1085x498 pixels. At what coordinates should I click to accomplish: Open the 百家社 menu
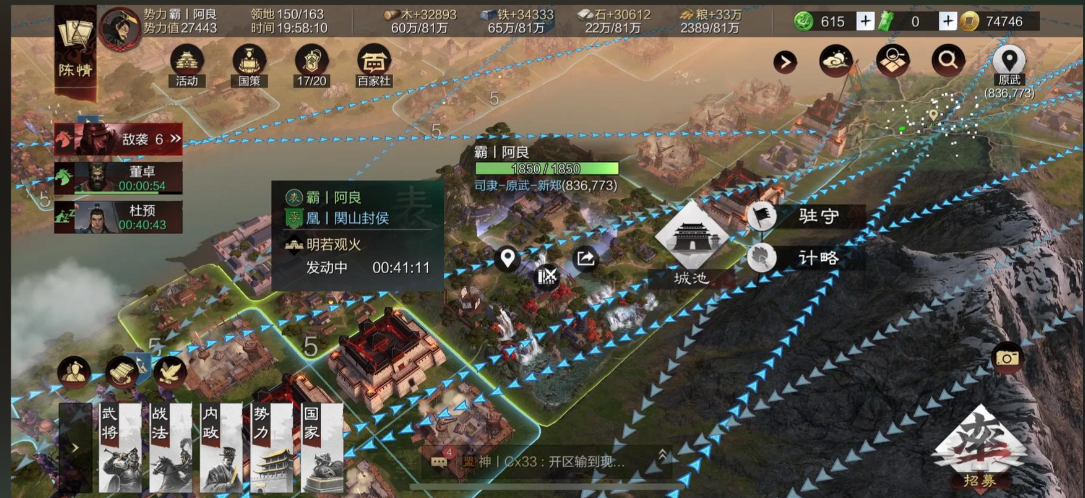tap(374, 64)
